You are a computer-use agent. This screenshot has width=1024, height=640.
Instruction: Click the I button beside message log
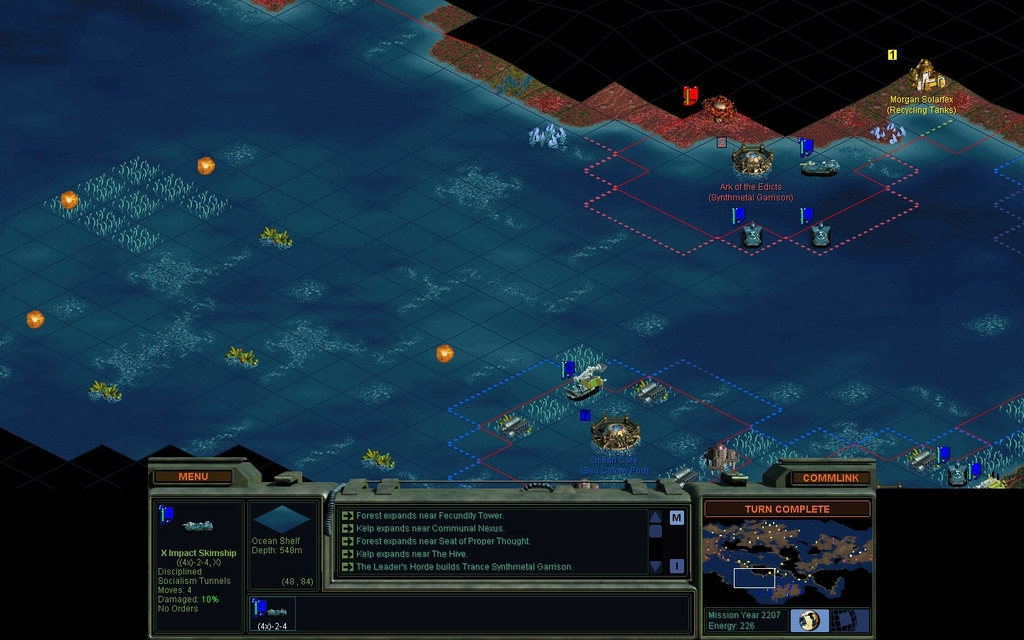click(x=677, y=566)
